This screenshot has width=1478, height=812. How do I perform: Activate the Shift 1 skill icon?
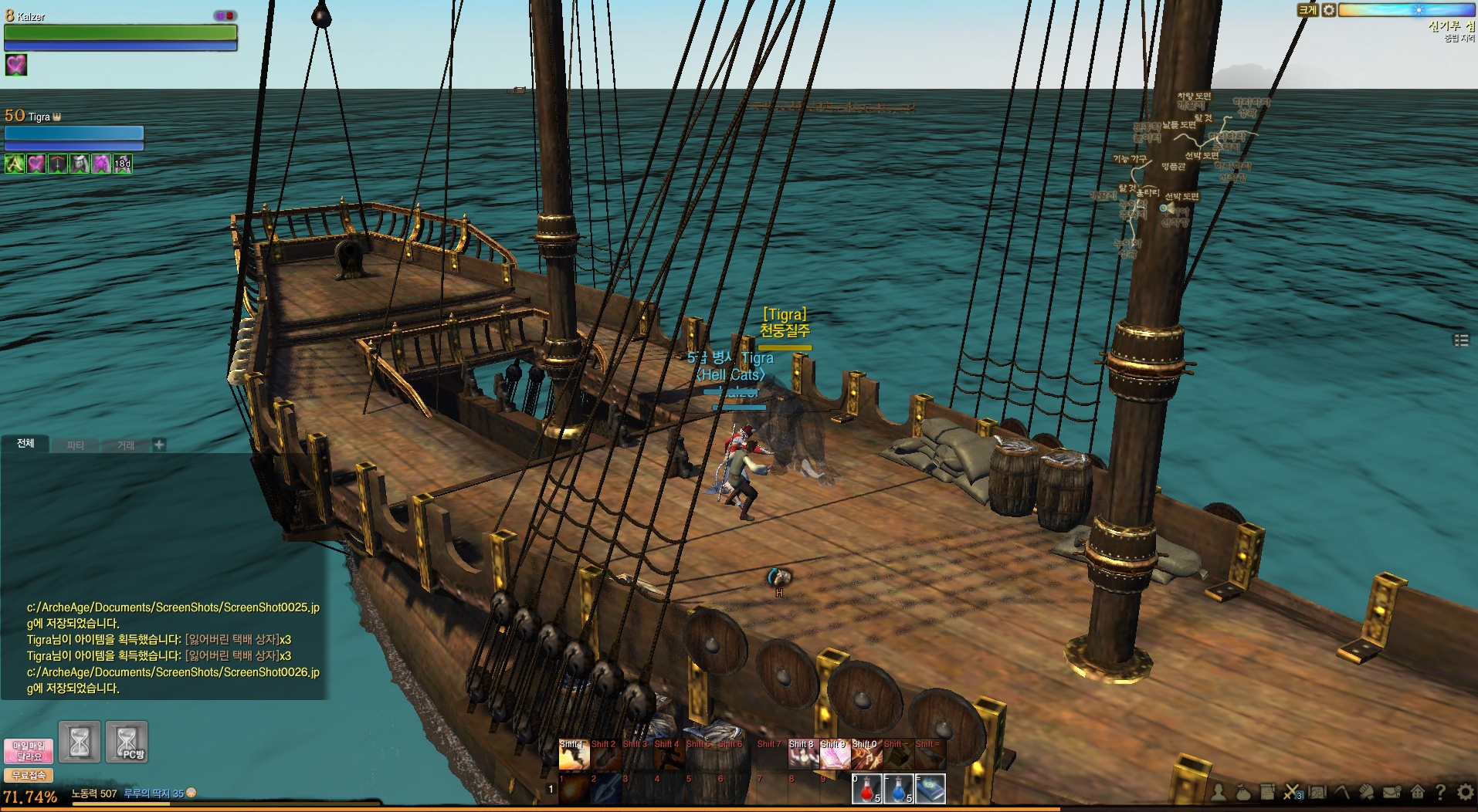(x=574, y=756)
